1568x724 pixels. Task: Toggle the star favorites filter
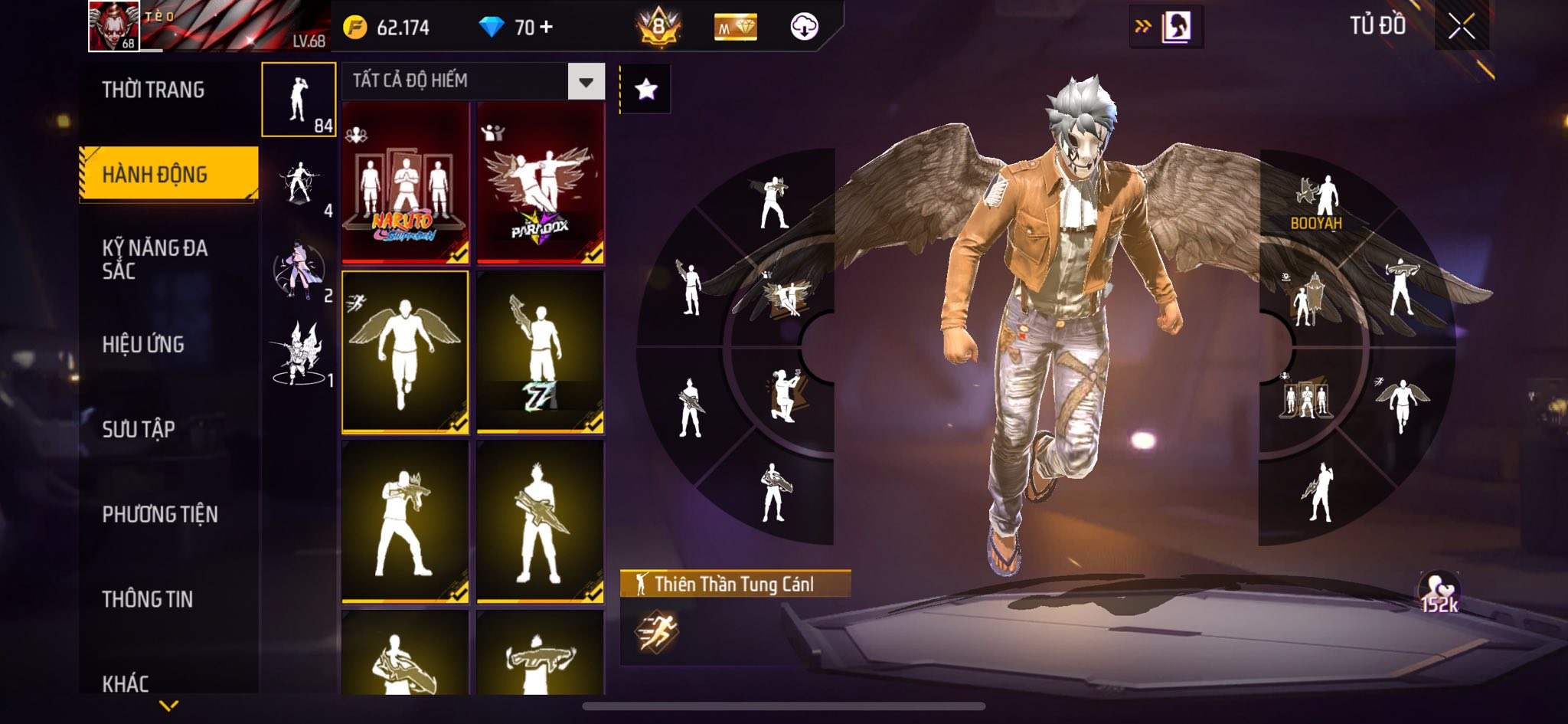(645, 90)
